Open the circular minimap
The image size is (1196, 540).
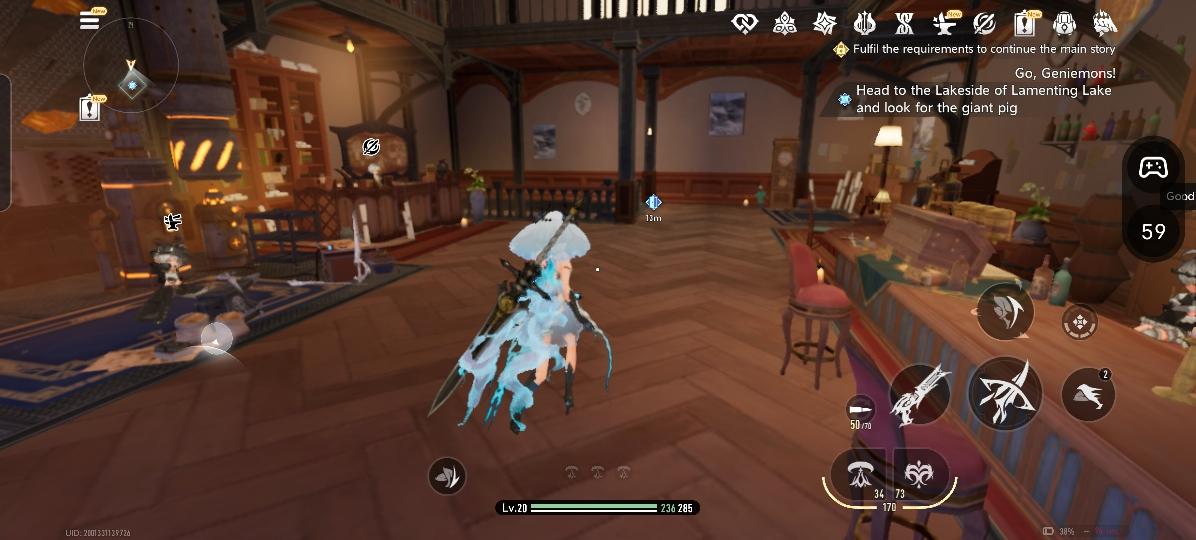[x=131, y=68]
